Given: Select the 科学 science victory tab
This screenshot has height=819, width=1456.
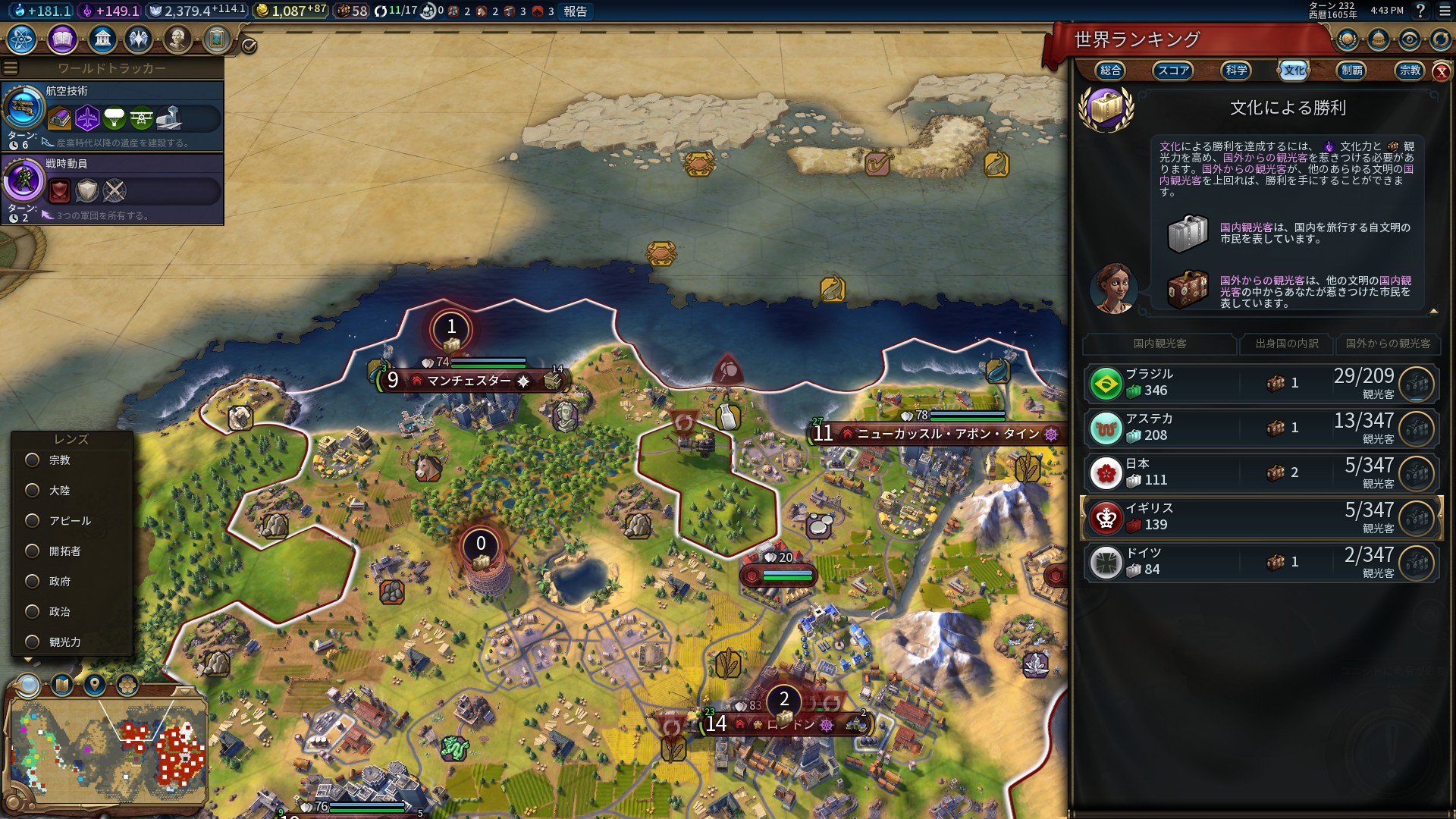Looking at the screenshot, I should point(1236,71).
